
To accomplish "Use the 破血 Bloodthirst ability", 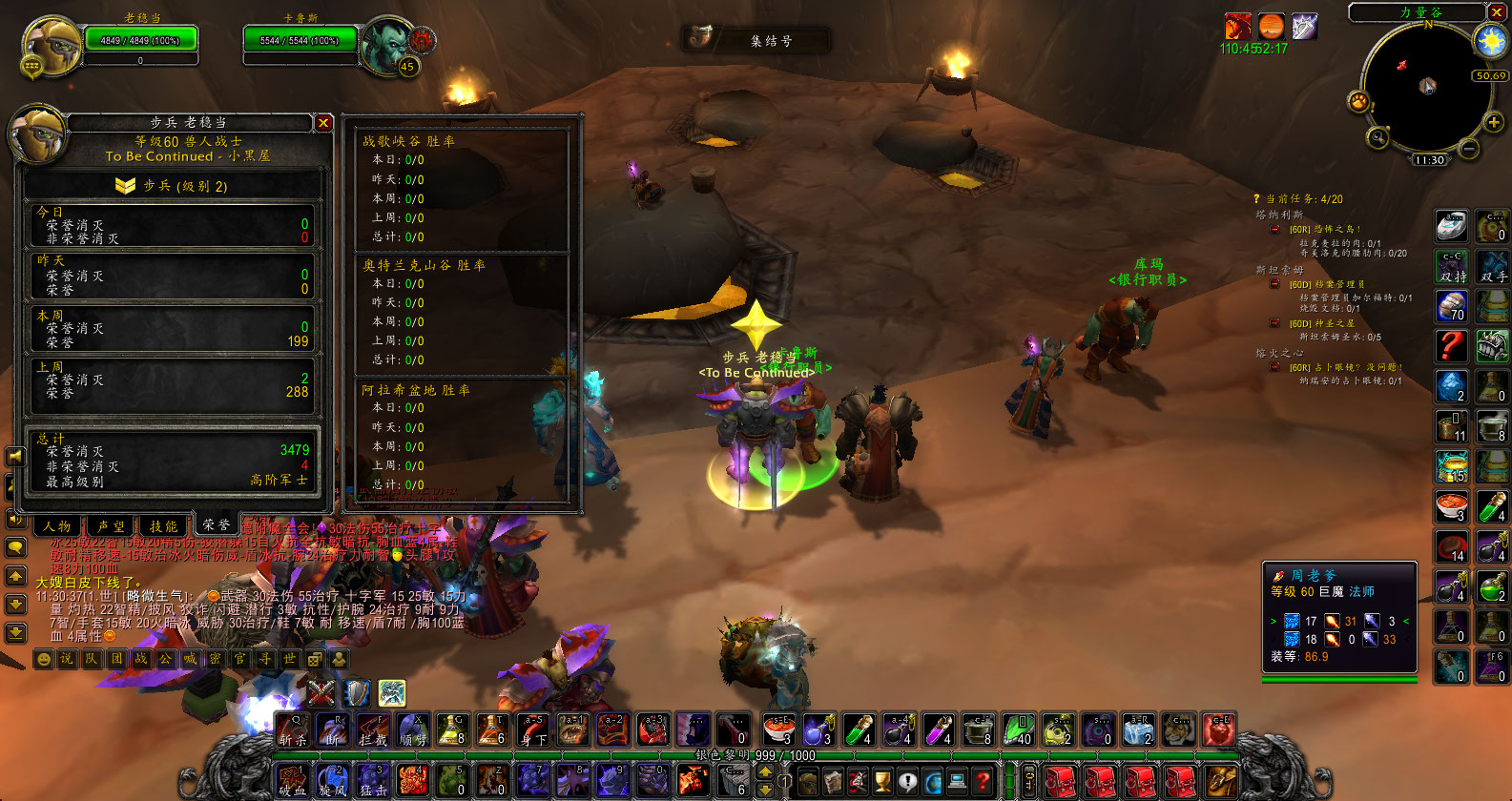I will (292, 781).
